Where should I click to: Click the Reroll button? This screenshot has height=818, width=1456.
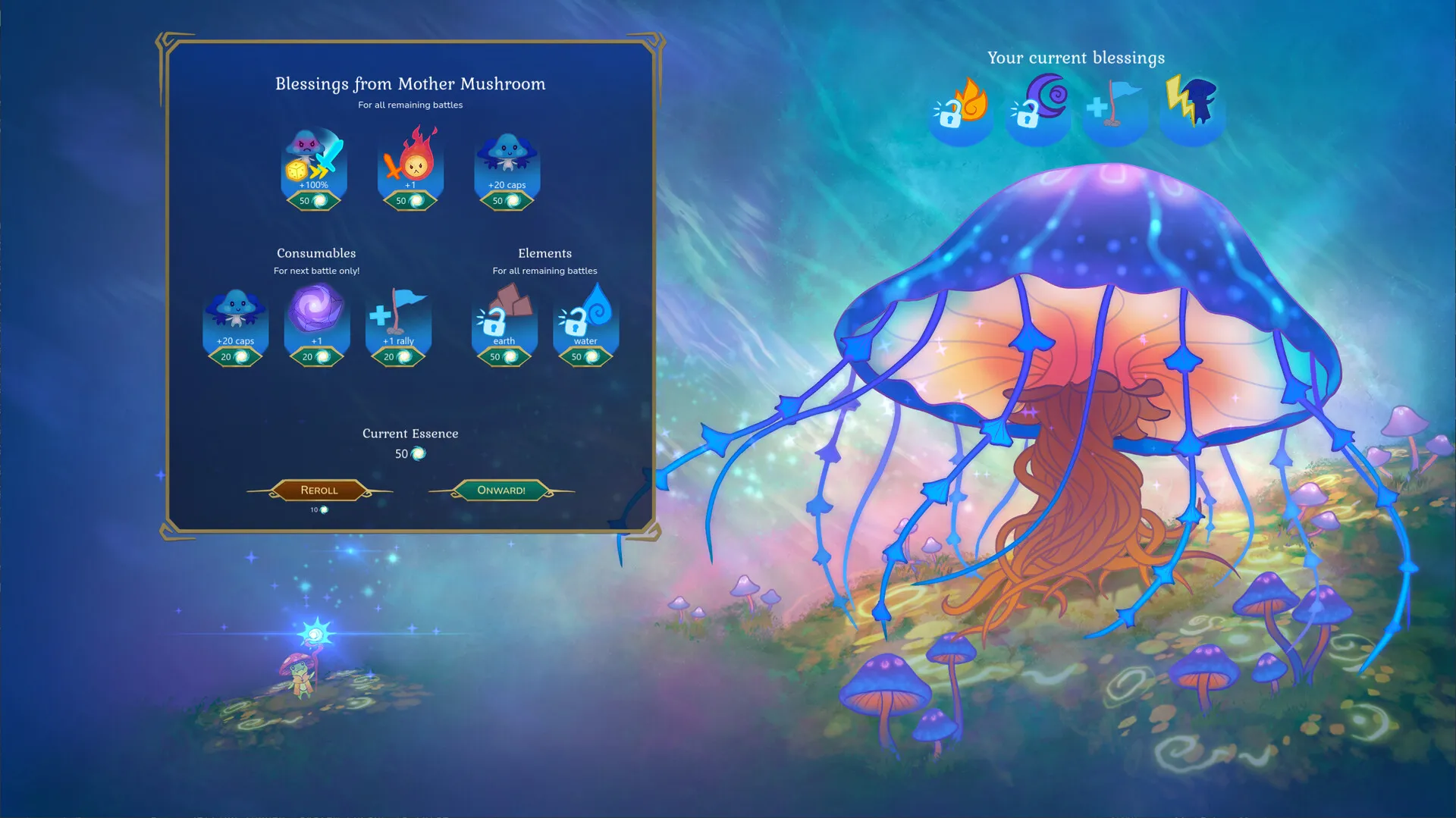[x=319, y=490]
